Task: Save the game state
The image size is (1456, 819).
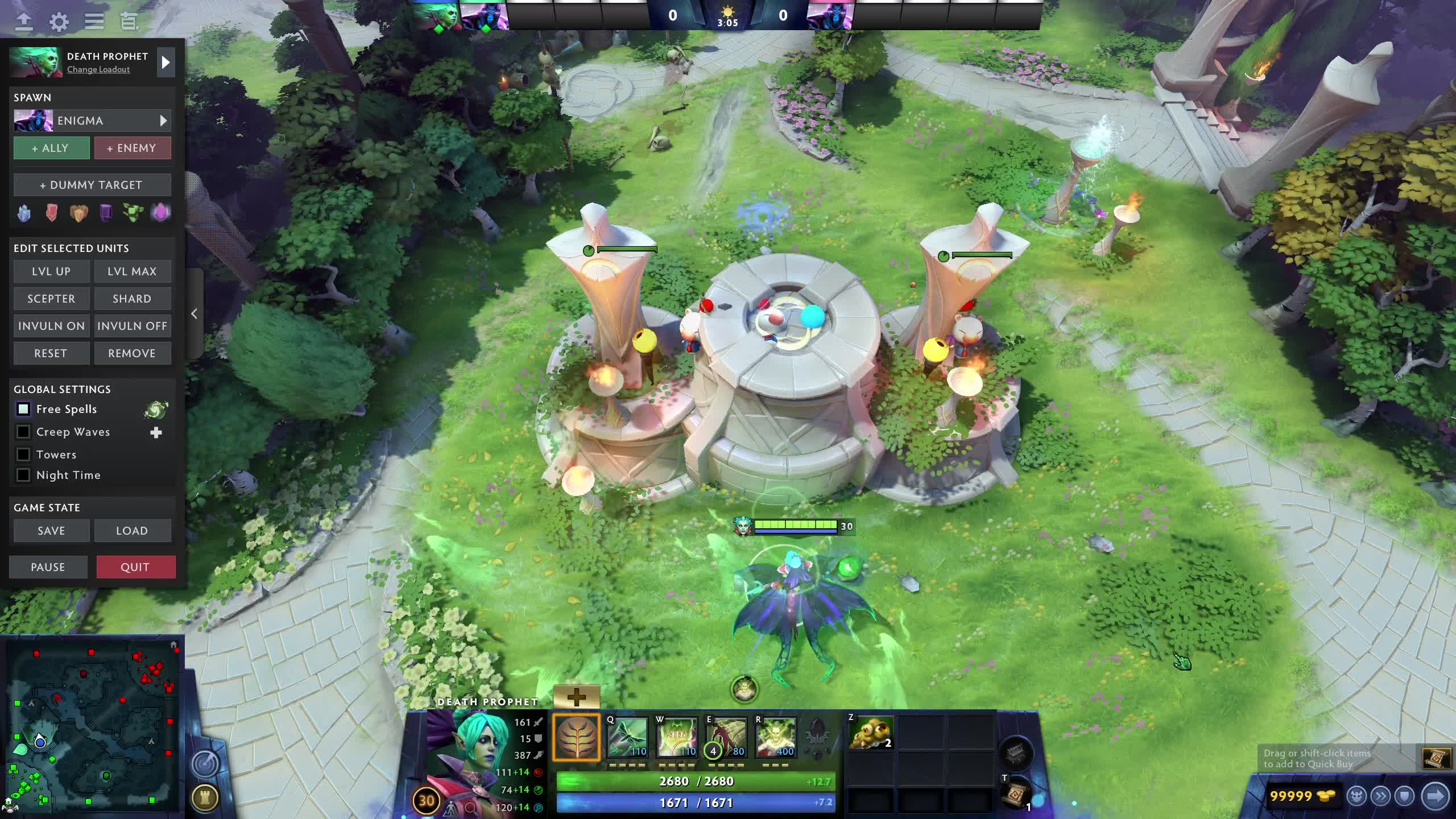Action: click(51, 531)
